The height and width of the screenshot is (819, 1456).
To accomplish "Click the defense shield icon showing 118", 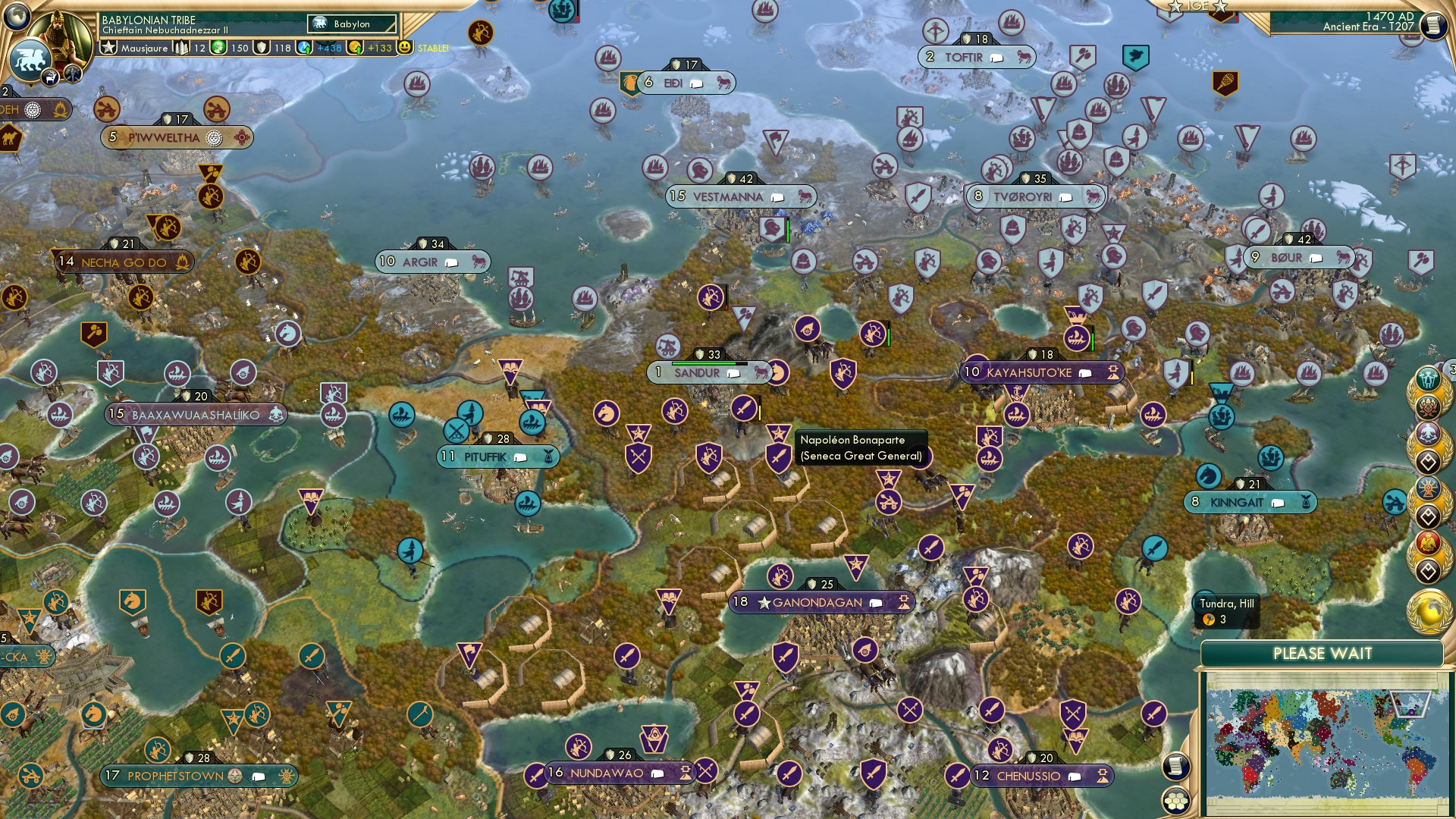I will tap(262, 47).
